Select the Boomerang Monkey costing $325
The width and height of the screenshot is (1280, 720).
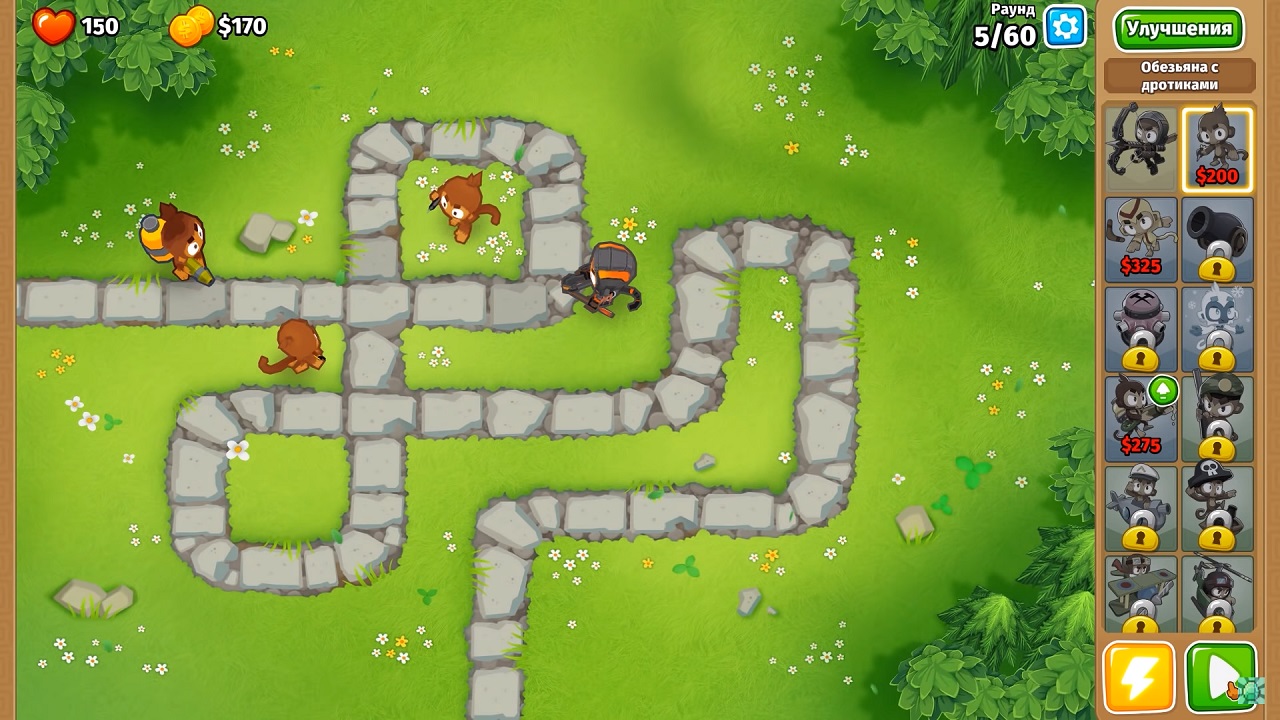[x=1140, y=238]
